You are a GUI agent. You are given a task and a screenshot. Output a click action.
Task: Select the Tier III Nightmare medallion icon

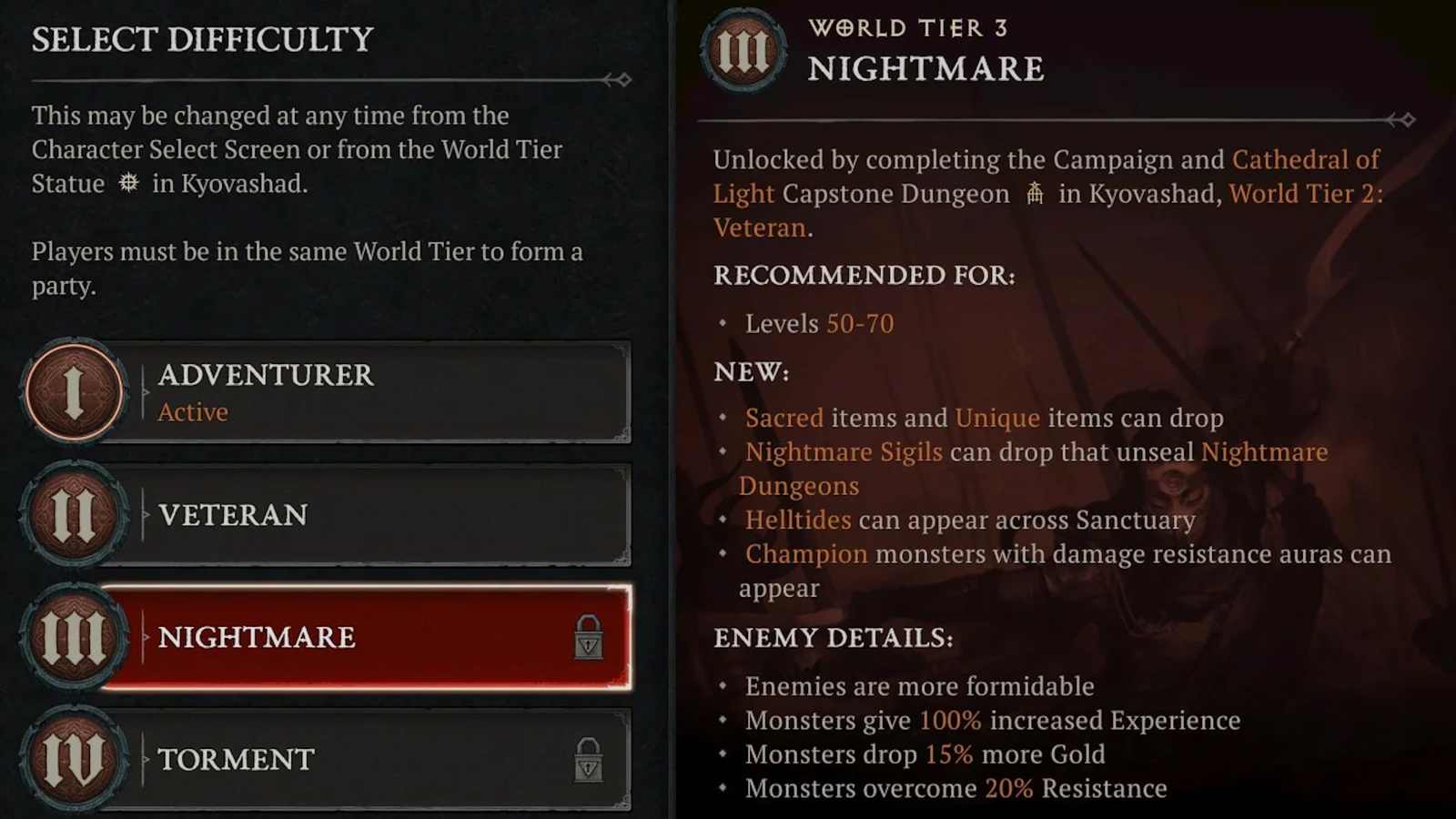pos(73,638)
